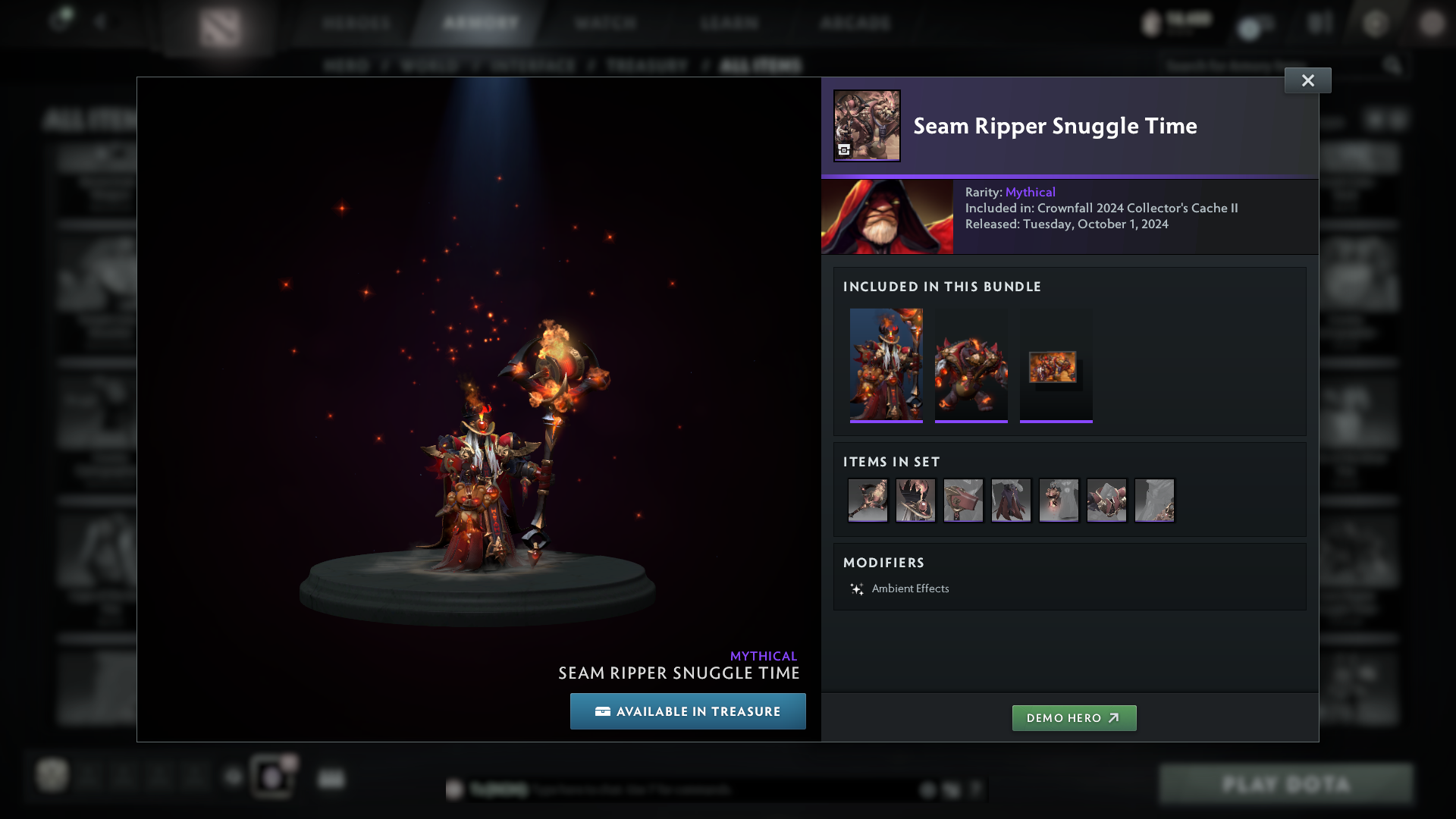Close the Seam Ripper Snuggle Time window
Screen dimensions: 1456x819
[x=1307, y=80]
